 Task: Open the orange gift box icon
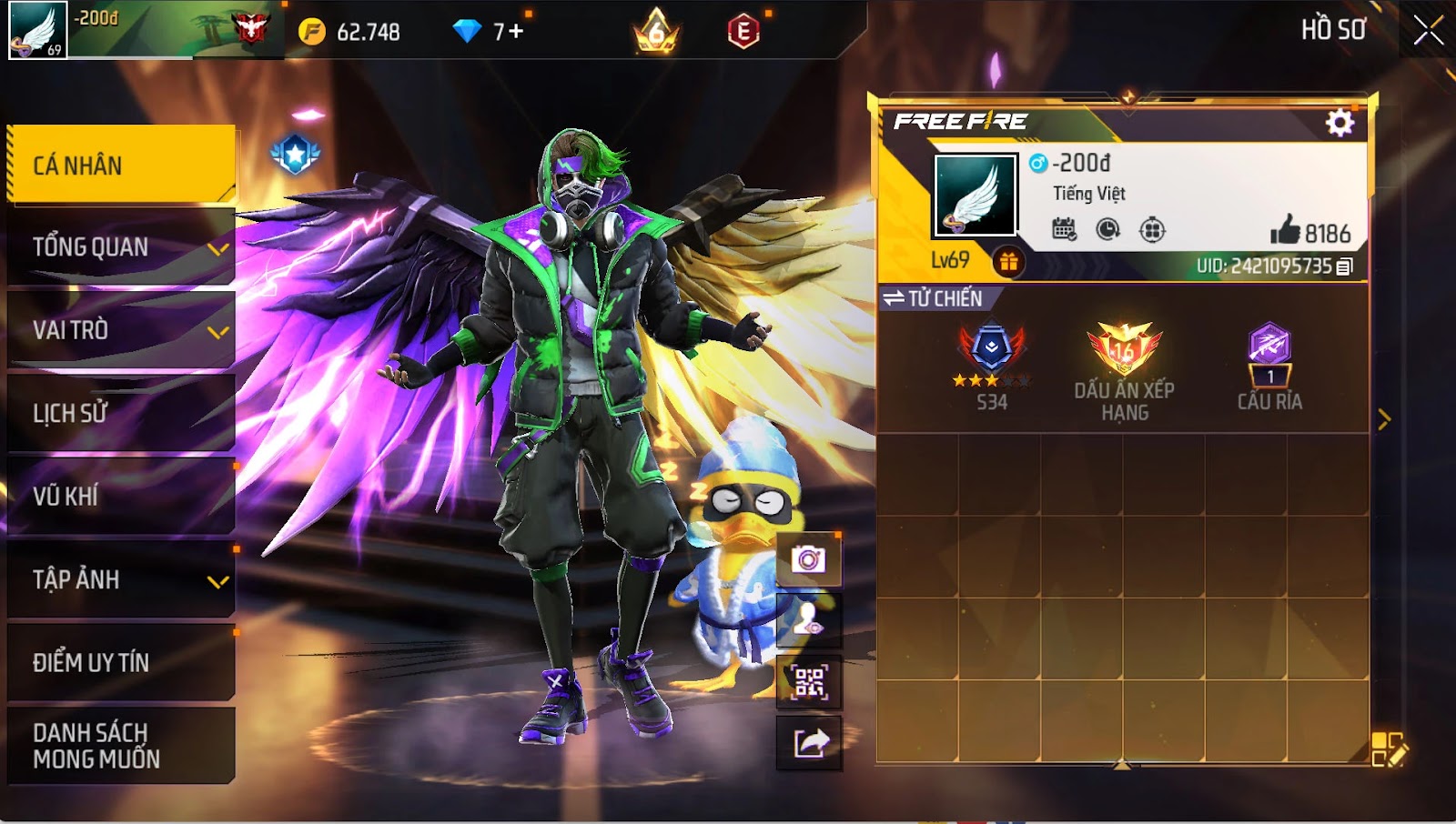[1008, 262]
